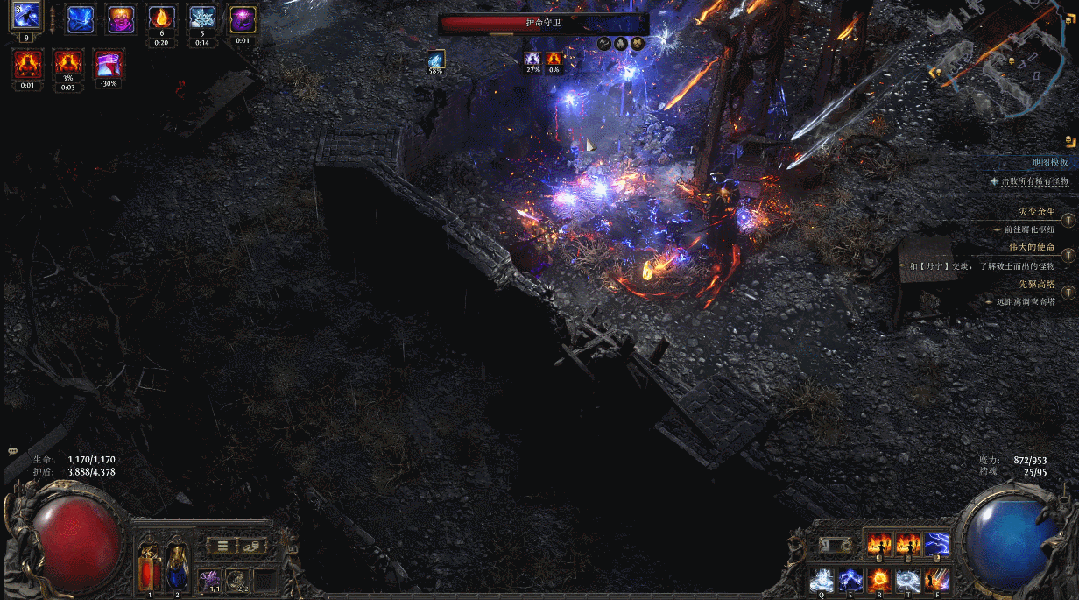
Task: Open the chat bubble icon
Action: click(13, 452)
